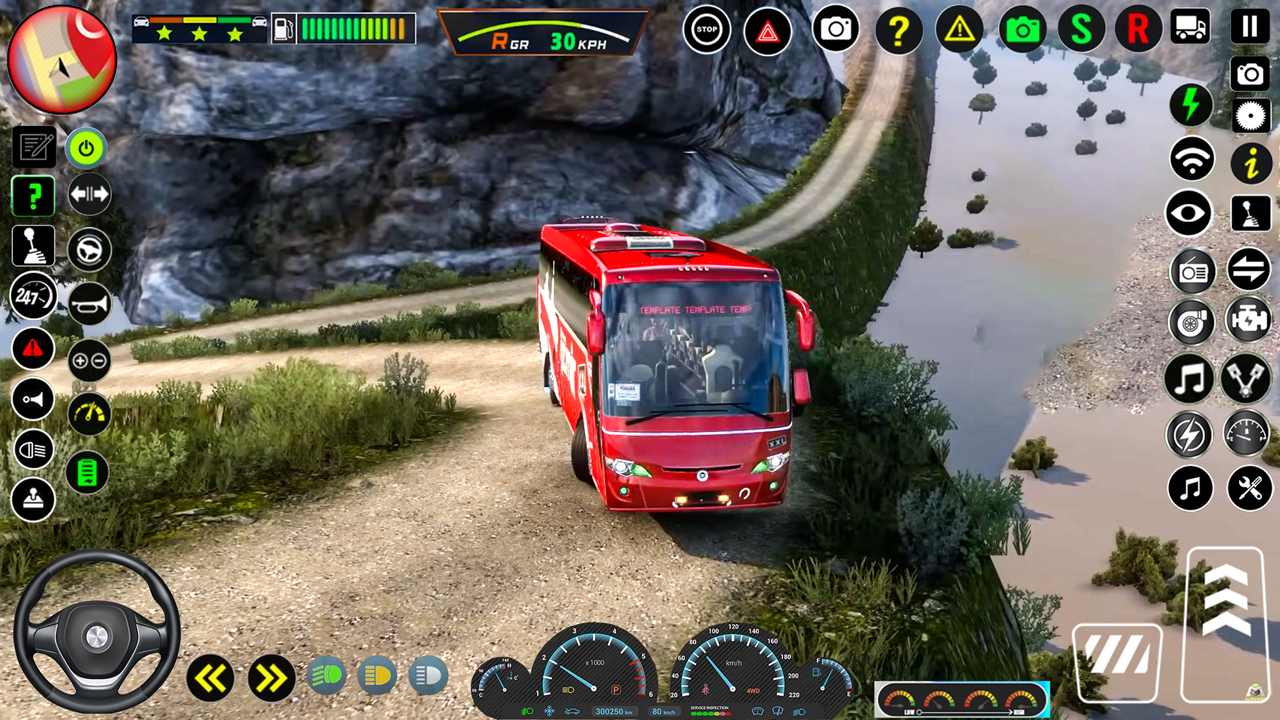Screen dimensions: 1280x720
Task: Click the eye view icon
Action: [1189, 214]
